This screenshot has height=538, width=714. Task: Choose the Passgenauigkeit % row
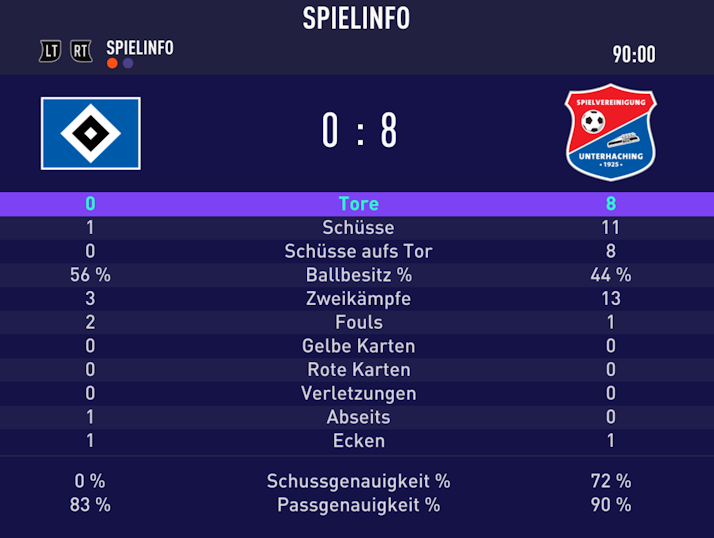357,505
